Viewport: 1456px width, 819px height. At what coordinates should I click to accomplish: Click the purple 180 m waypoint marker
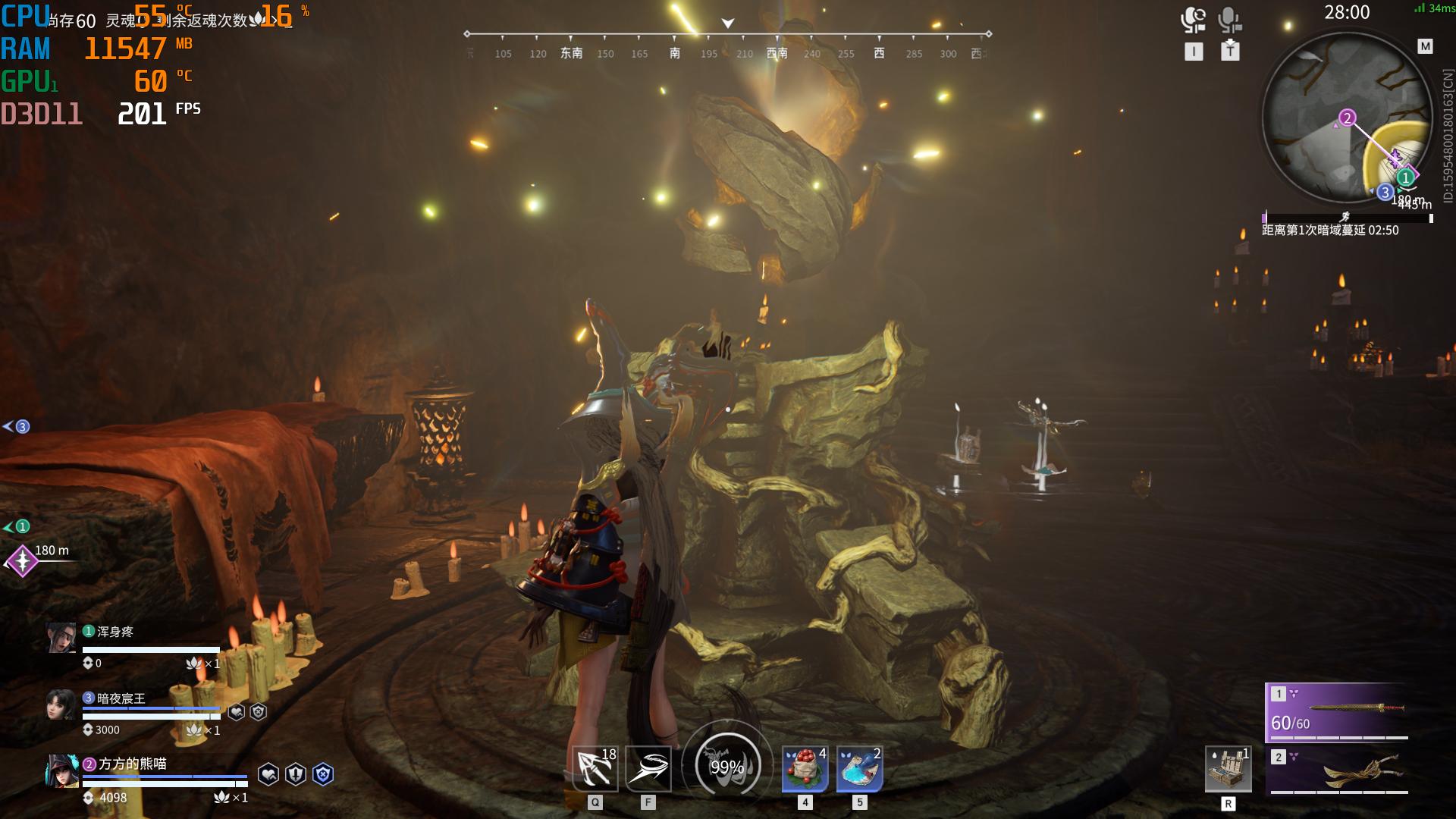[23, 561]
